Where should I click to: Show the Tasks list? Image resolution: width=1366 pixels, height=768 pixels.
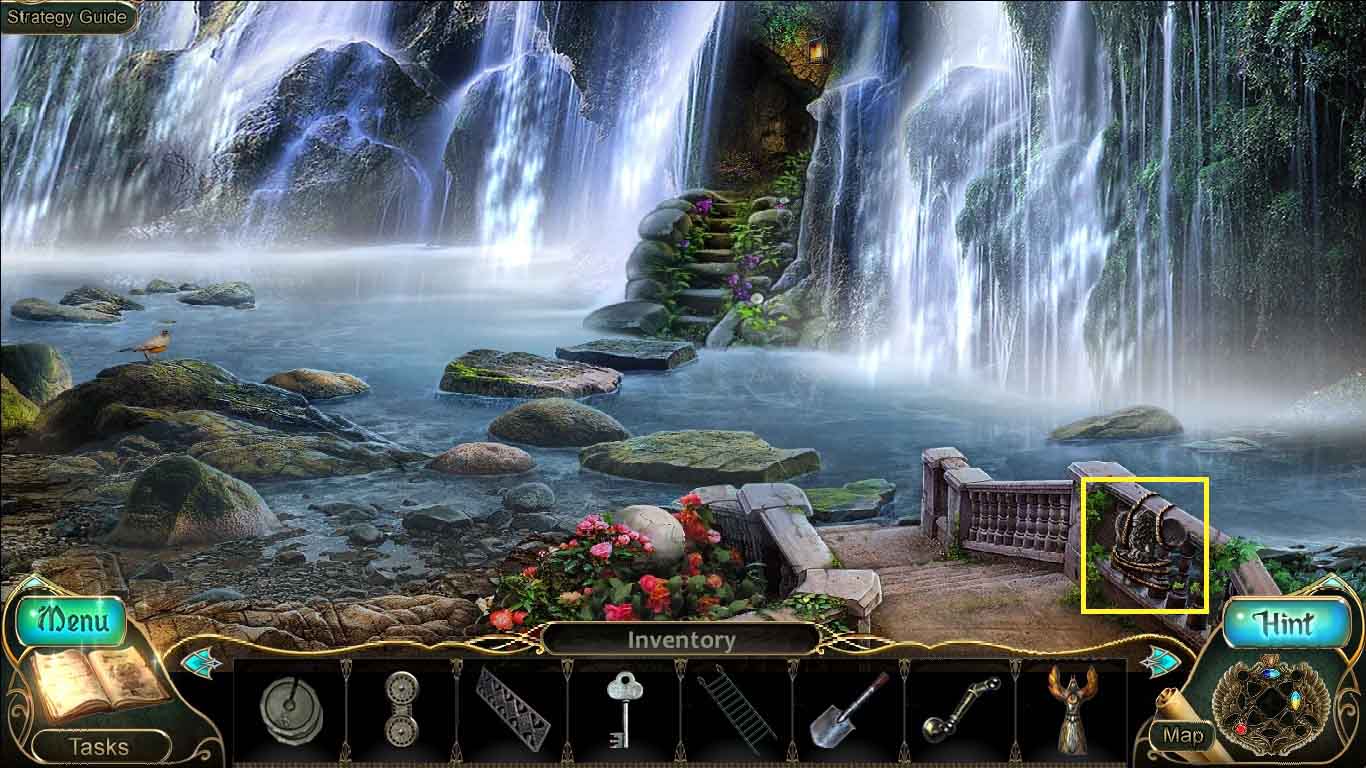(x=98, y=746)
